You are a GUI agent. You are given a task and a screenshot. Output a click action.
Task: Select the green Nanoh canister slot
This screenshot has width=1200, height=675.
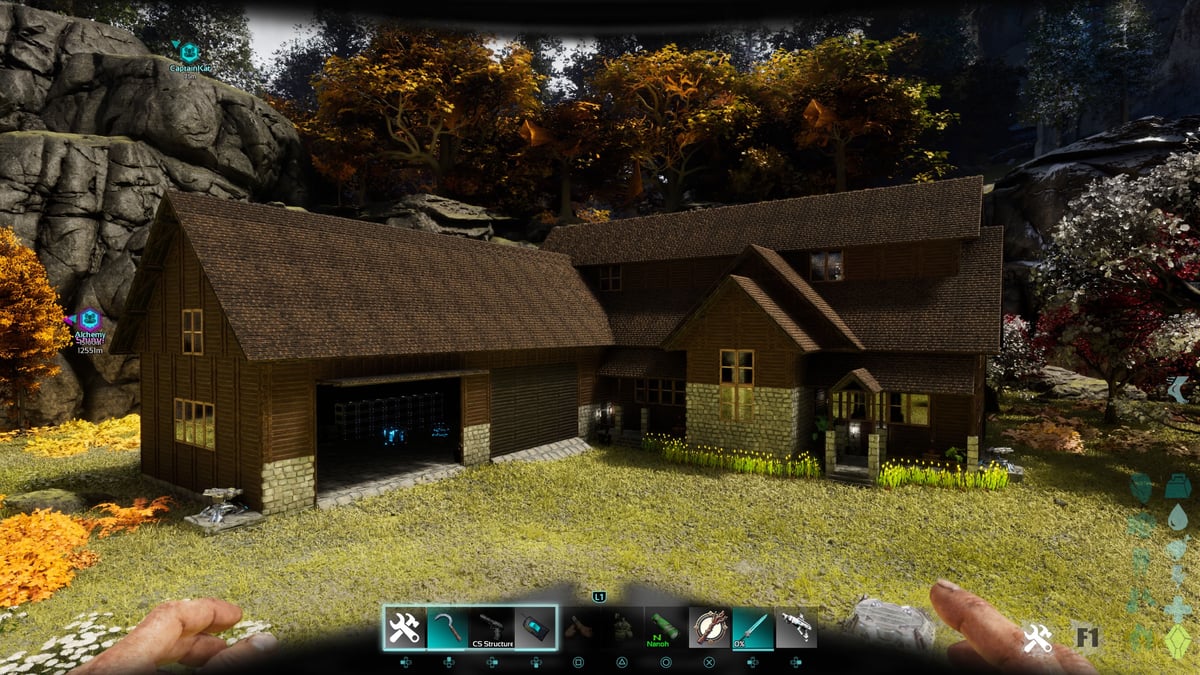664,628
